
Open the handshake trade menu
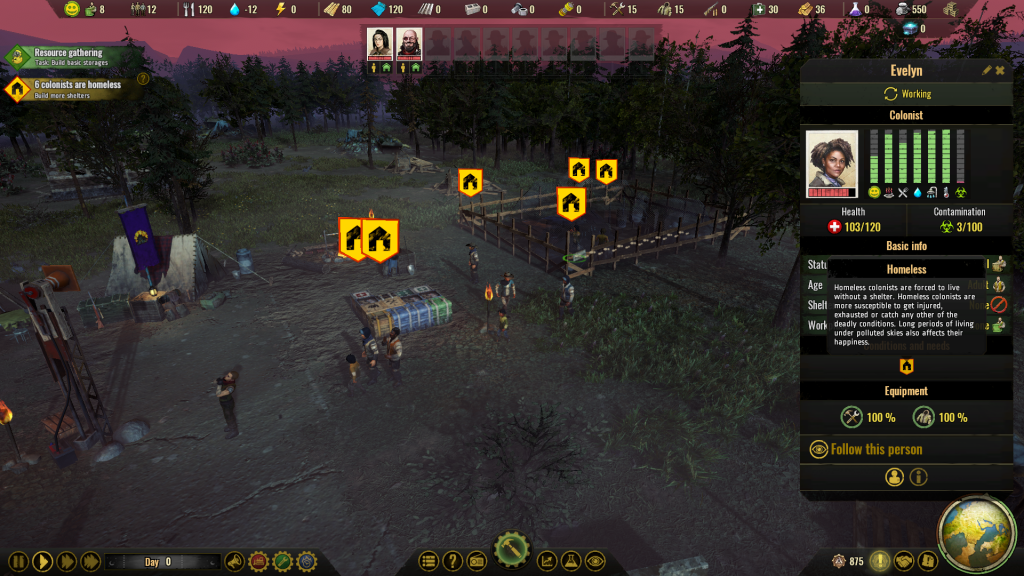coord(903,562)
